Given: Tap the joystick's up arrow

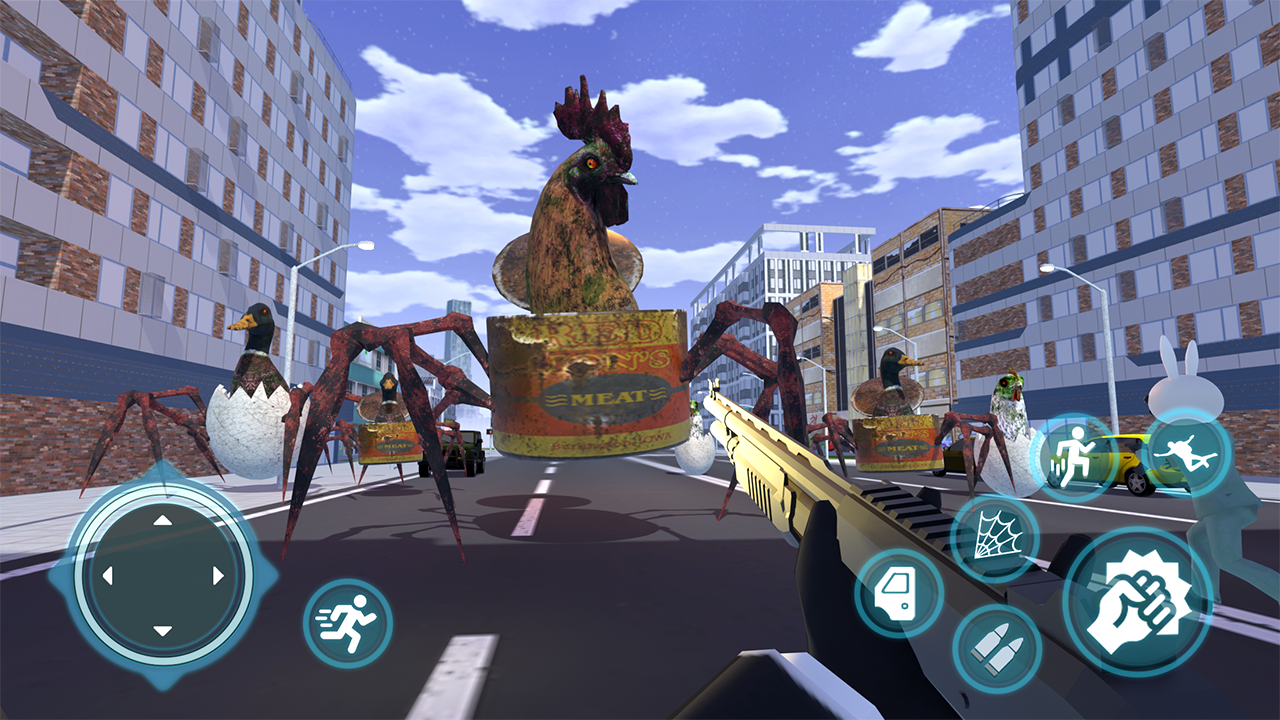Looking at the screenshot, I should 163,520.
